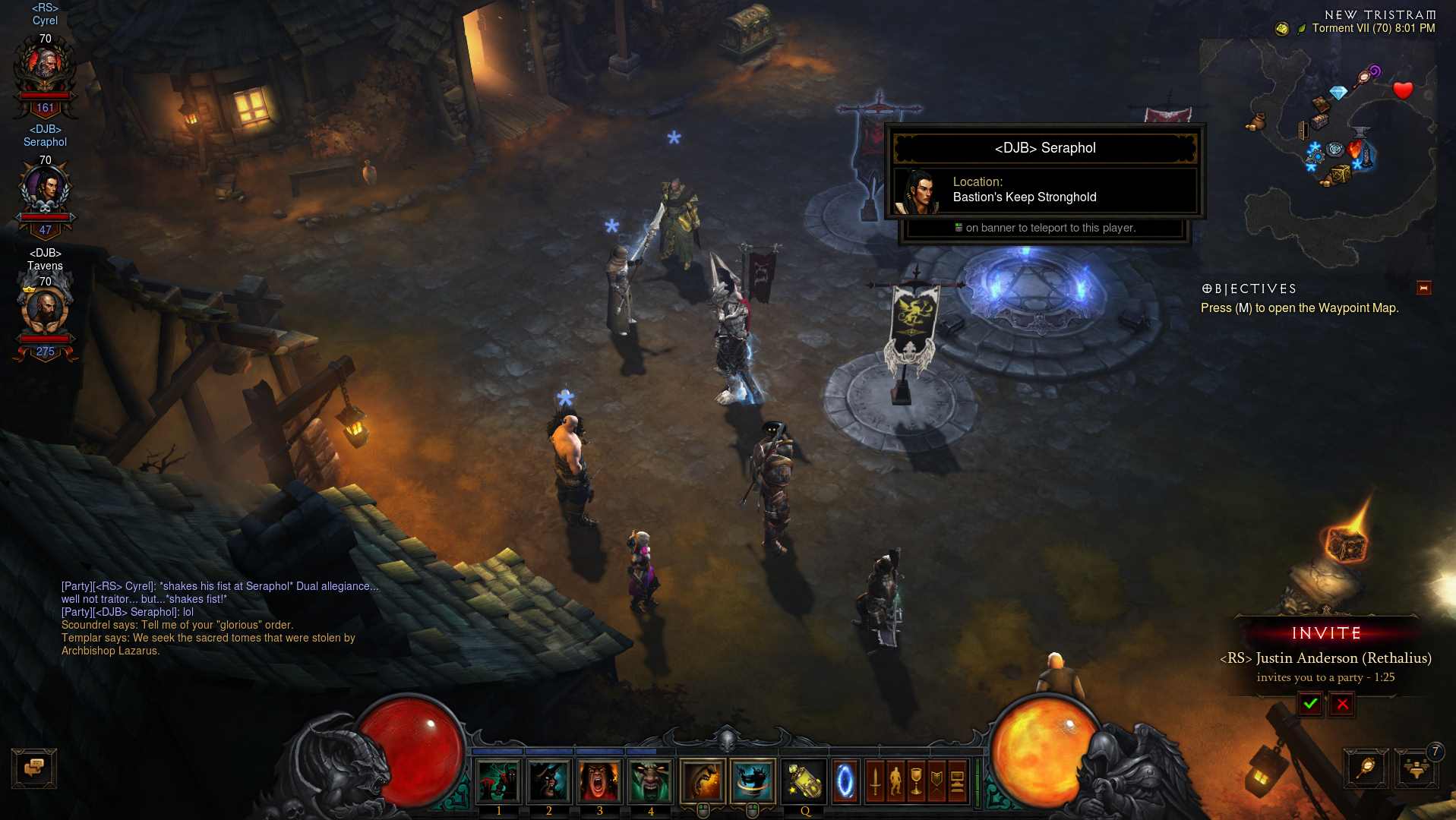Image resolution: width=1456 pixels, height=820 pixels.
Task: Decline the party invite with red X
Action: pyautogui.click(x=1342, y=704)
